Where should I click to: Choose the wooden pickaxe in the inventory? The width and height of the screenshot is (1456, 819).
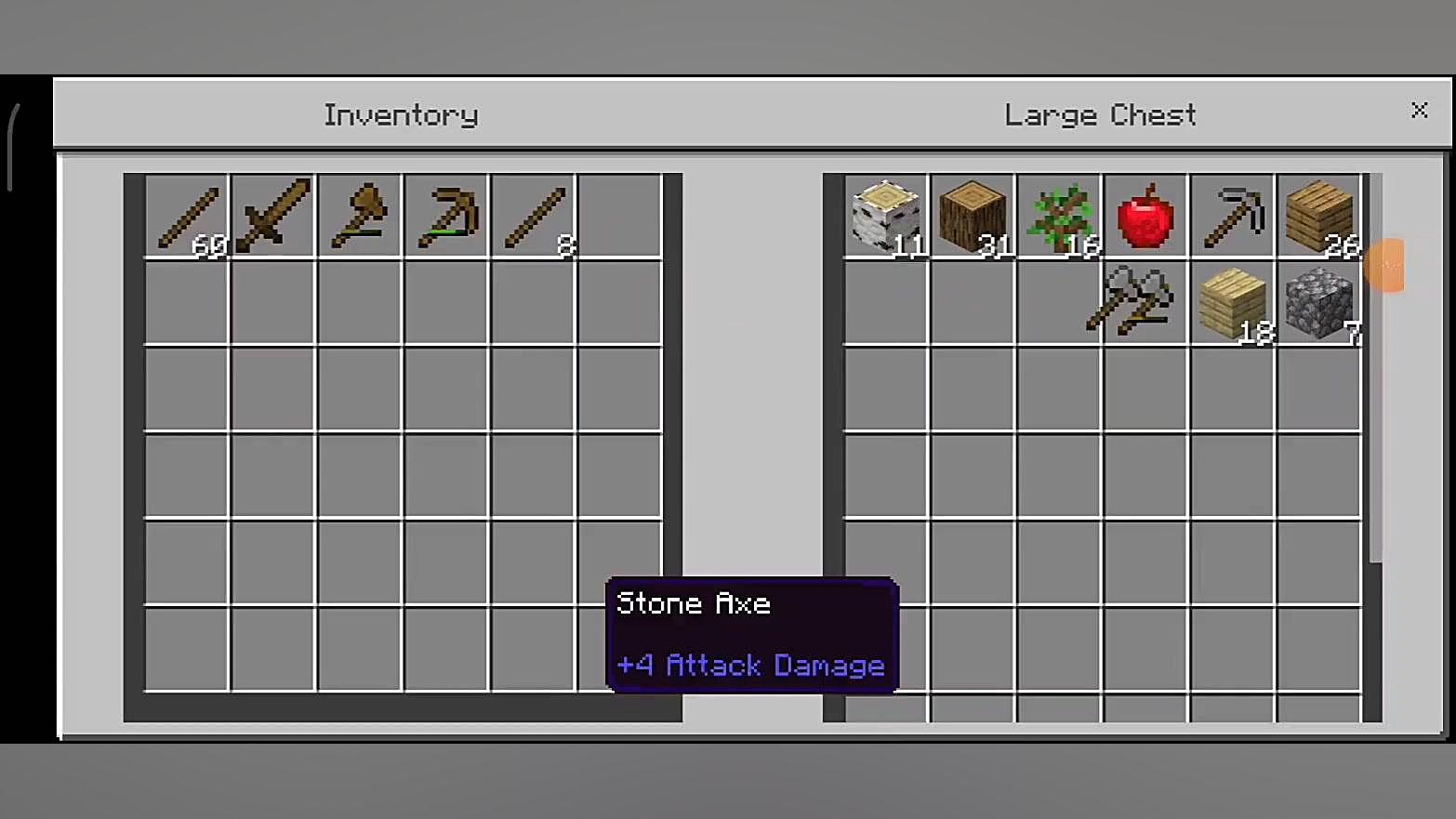pos(446,217)
